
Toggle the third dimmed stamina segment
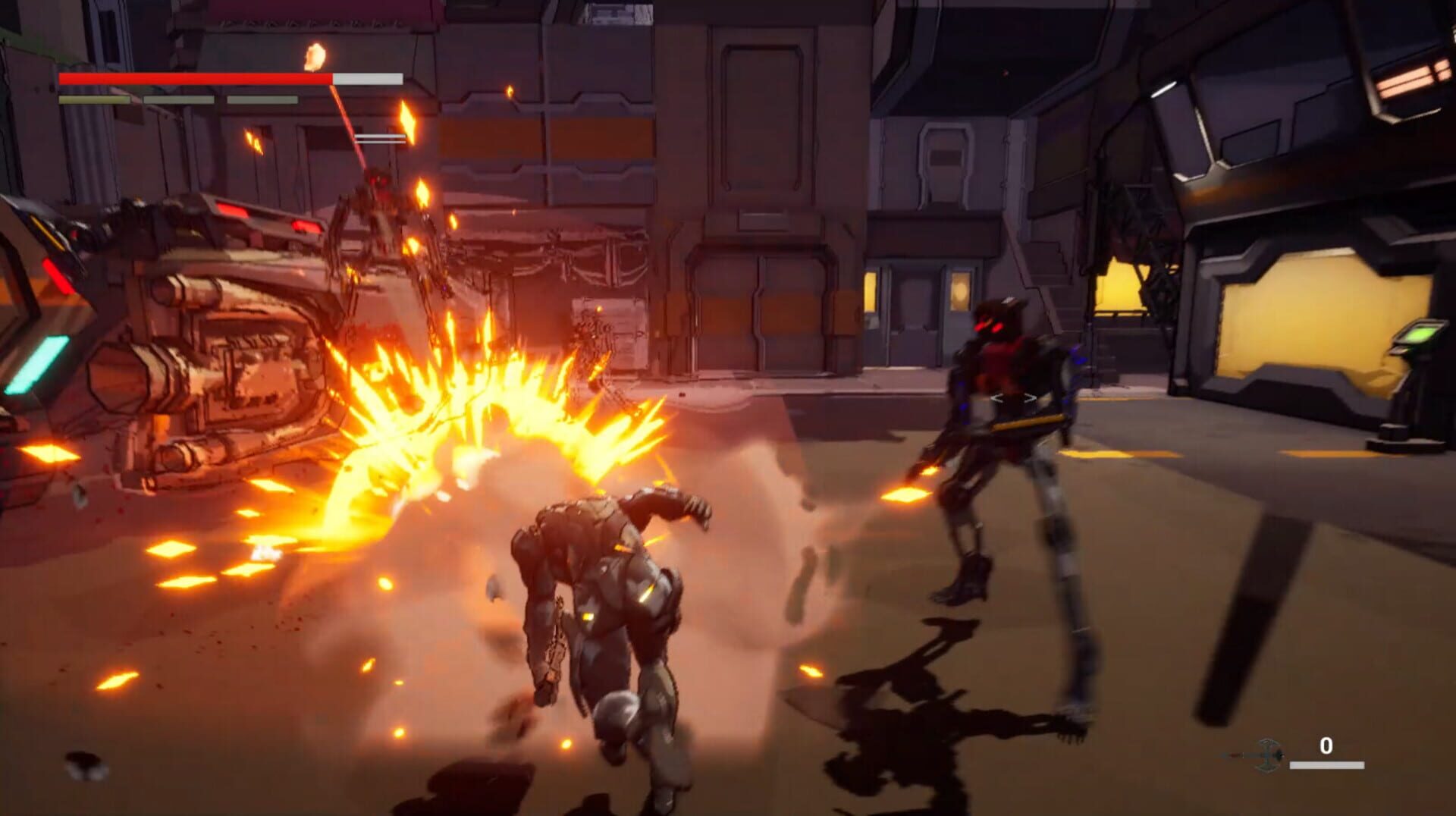pyautogui.click(x=262, y=100)
